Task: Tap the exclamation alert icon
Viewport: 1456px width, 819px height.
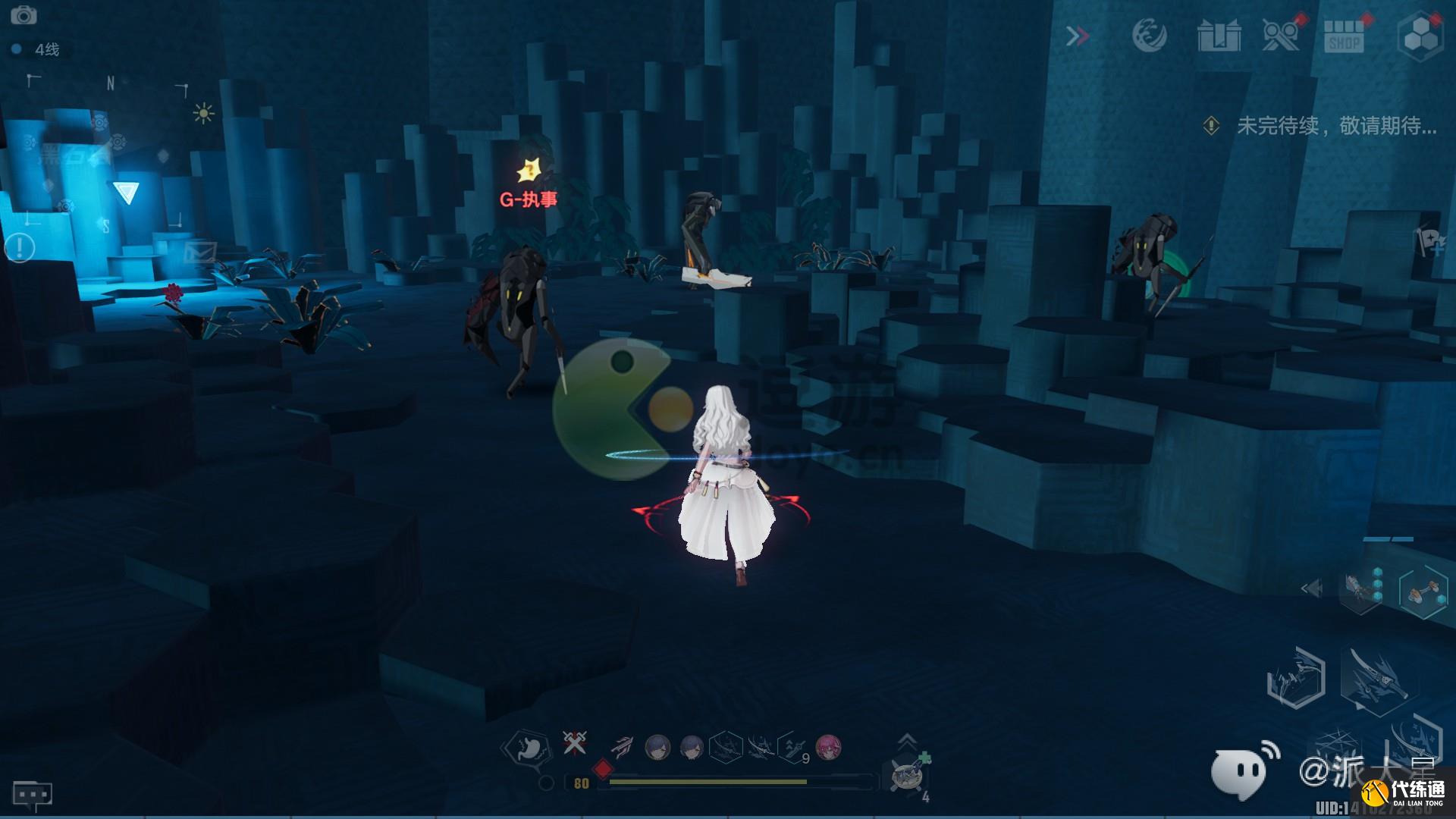Action: click(x=20, y=246)
